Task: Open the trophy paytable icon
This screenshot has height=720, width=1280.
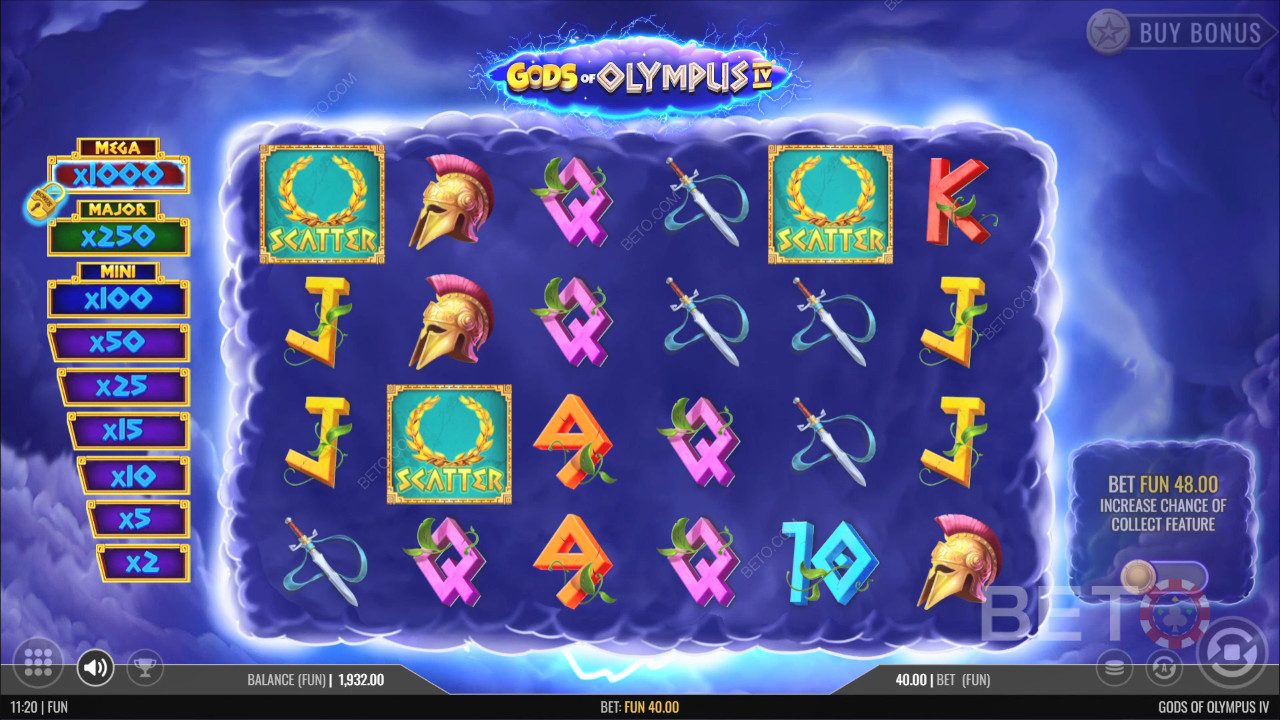Action: coord(146,666)
